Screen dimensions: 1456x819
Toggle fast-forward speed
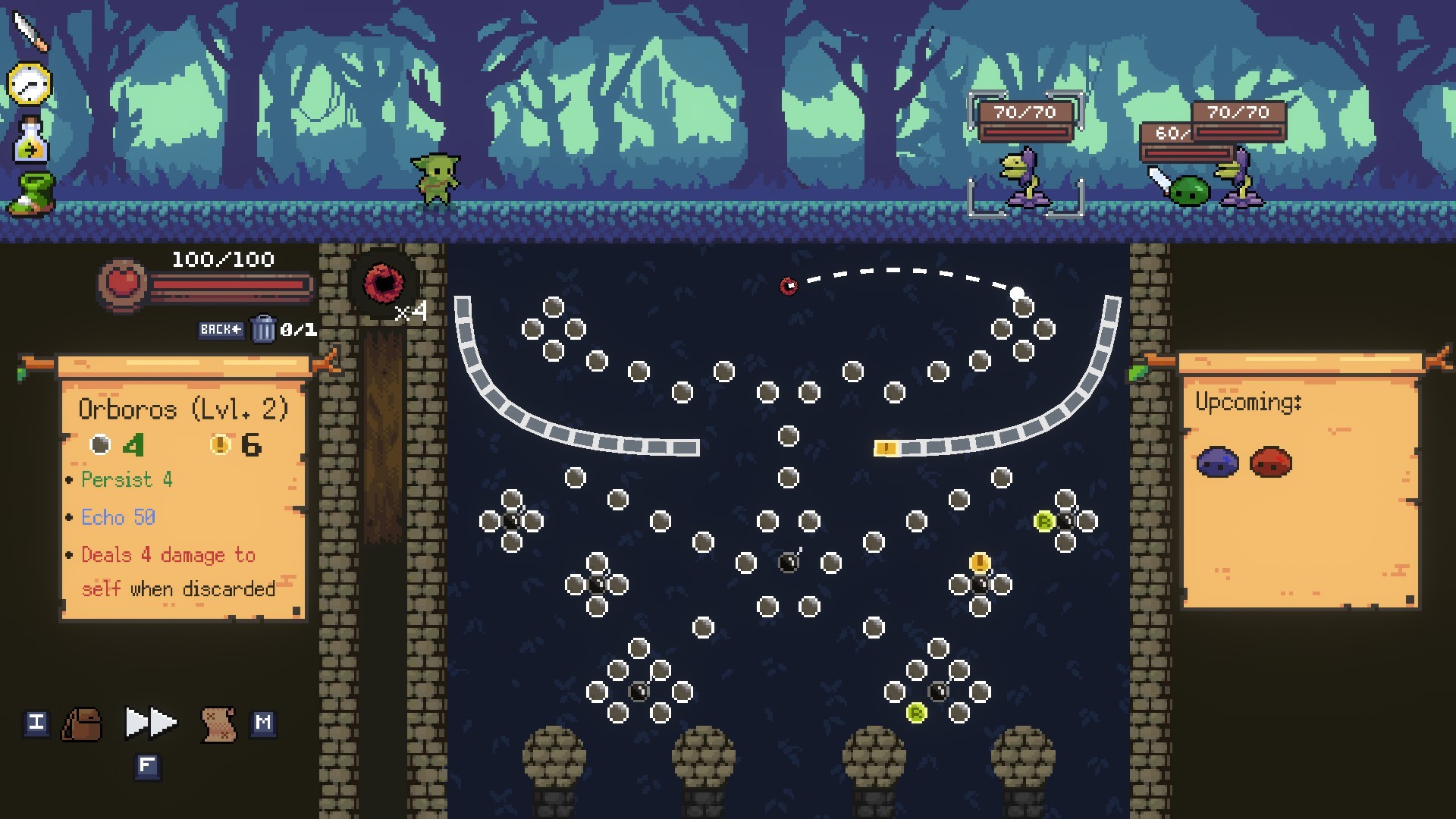point(149,723)
